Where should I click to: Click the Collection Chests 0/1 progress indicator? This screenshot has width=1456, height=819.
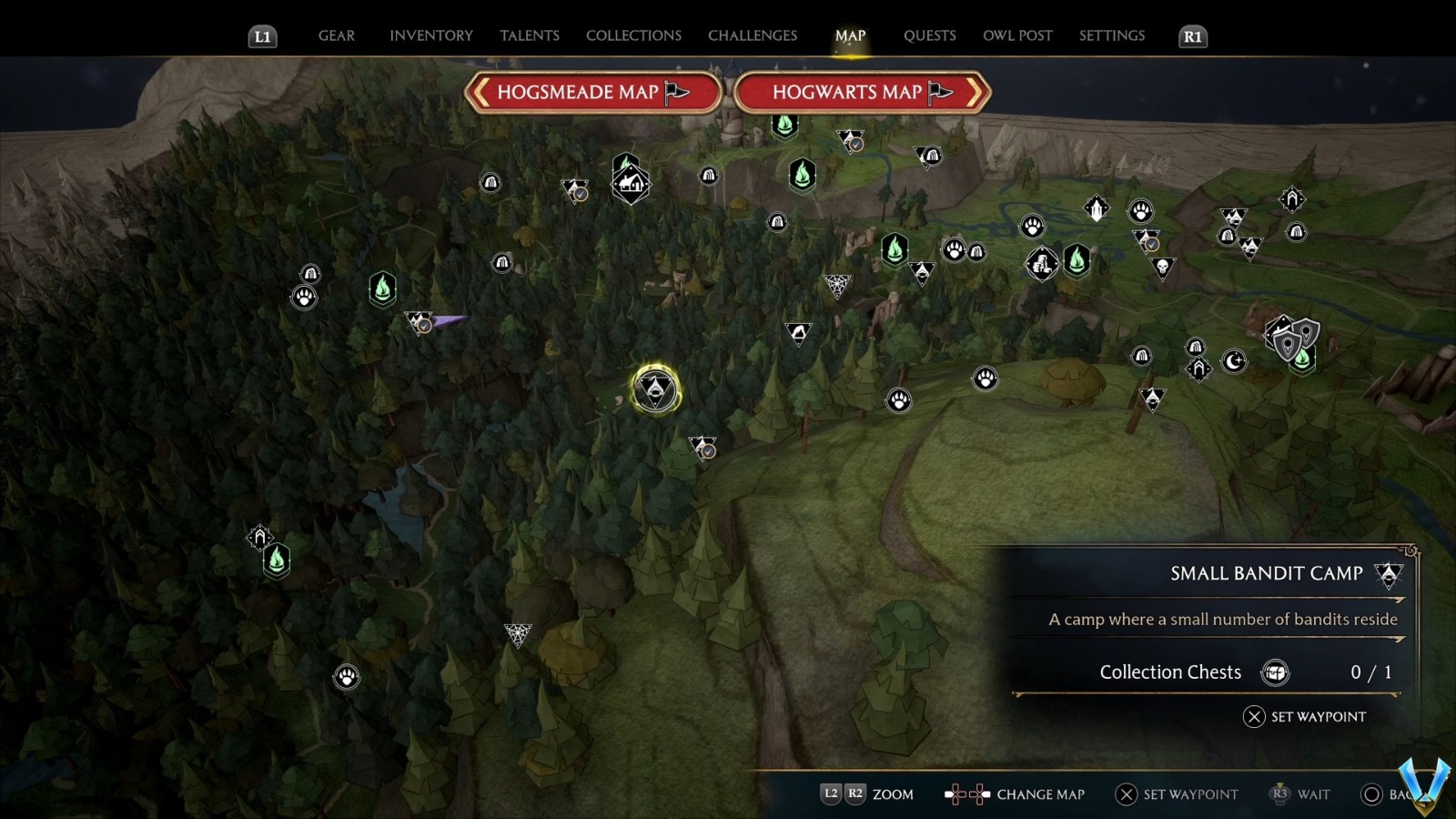[1210, 672]
